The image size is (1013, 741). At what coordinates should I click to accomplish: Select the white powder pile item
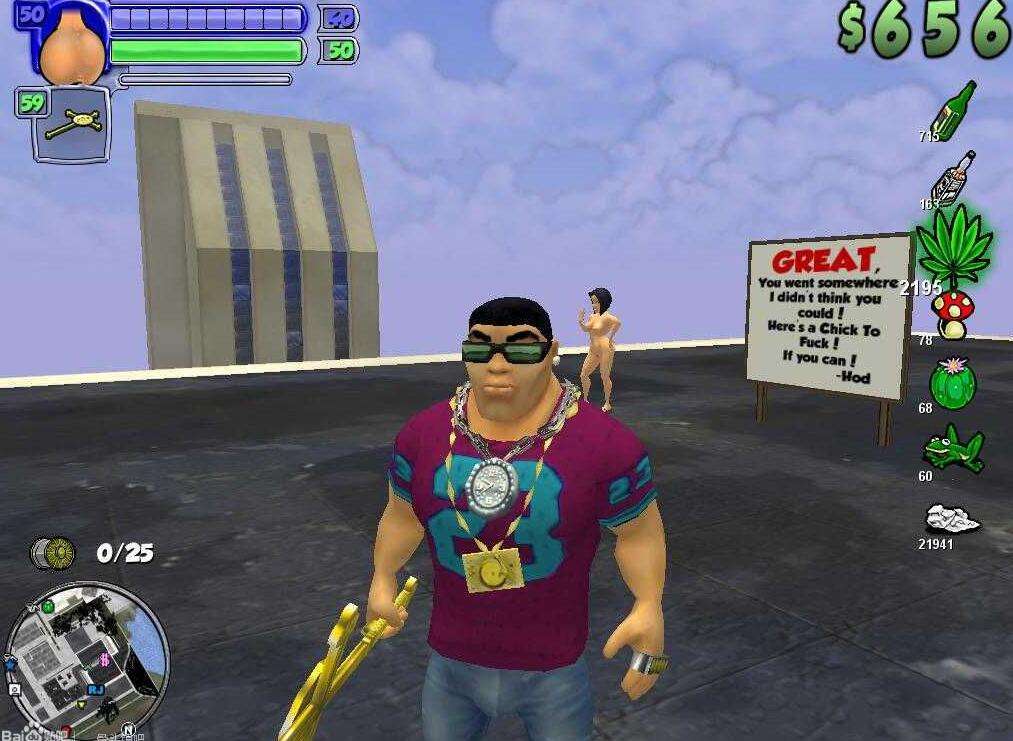tap(950, 520)
